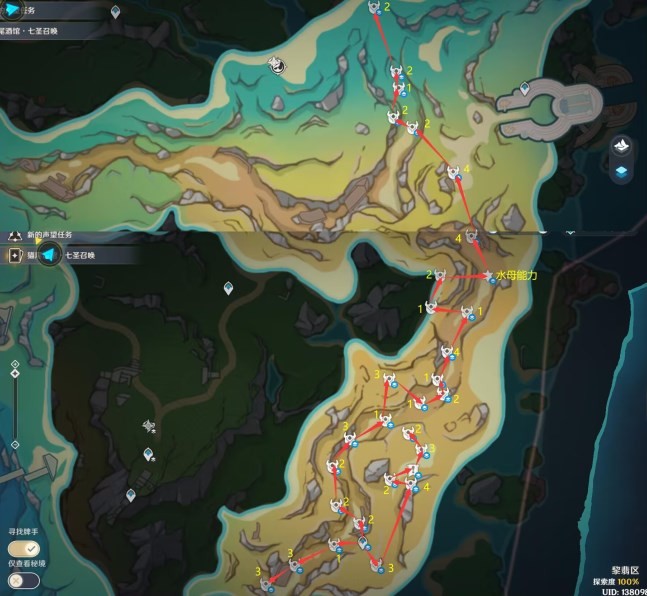Click the map zoom-in plus button

point(15,364)
